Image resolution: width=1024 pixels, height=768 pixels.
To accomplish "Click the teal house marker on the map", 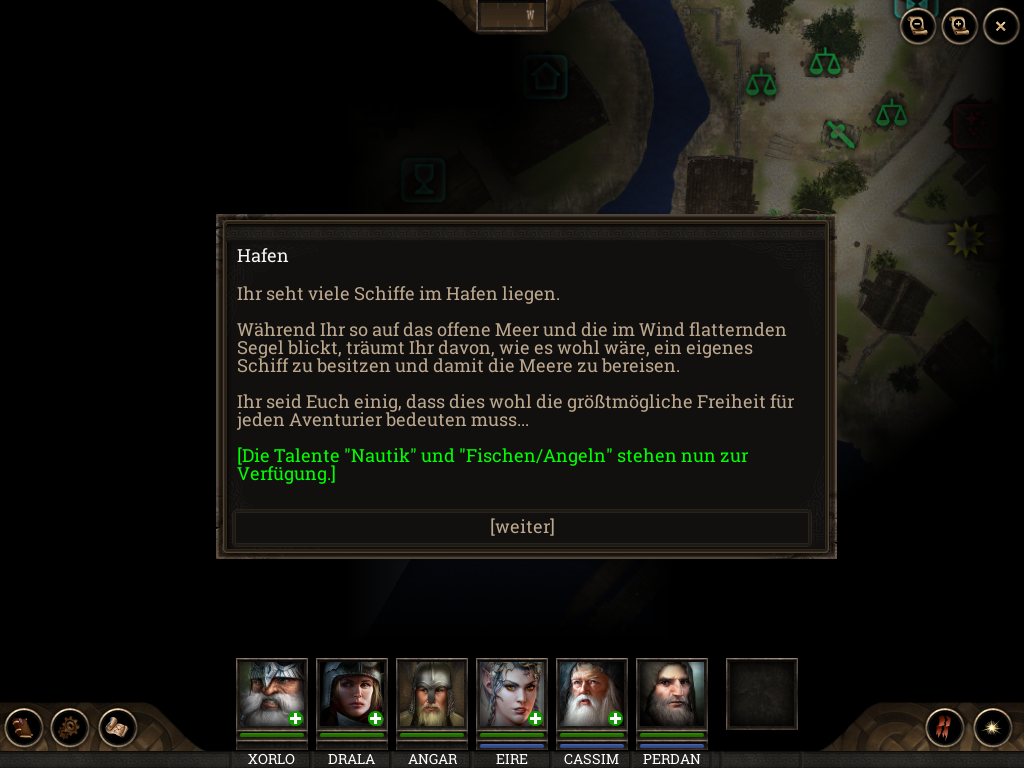I will click(545, 77).
